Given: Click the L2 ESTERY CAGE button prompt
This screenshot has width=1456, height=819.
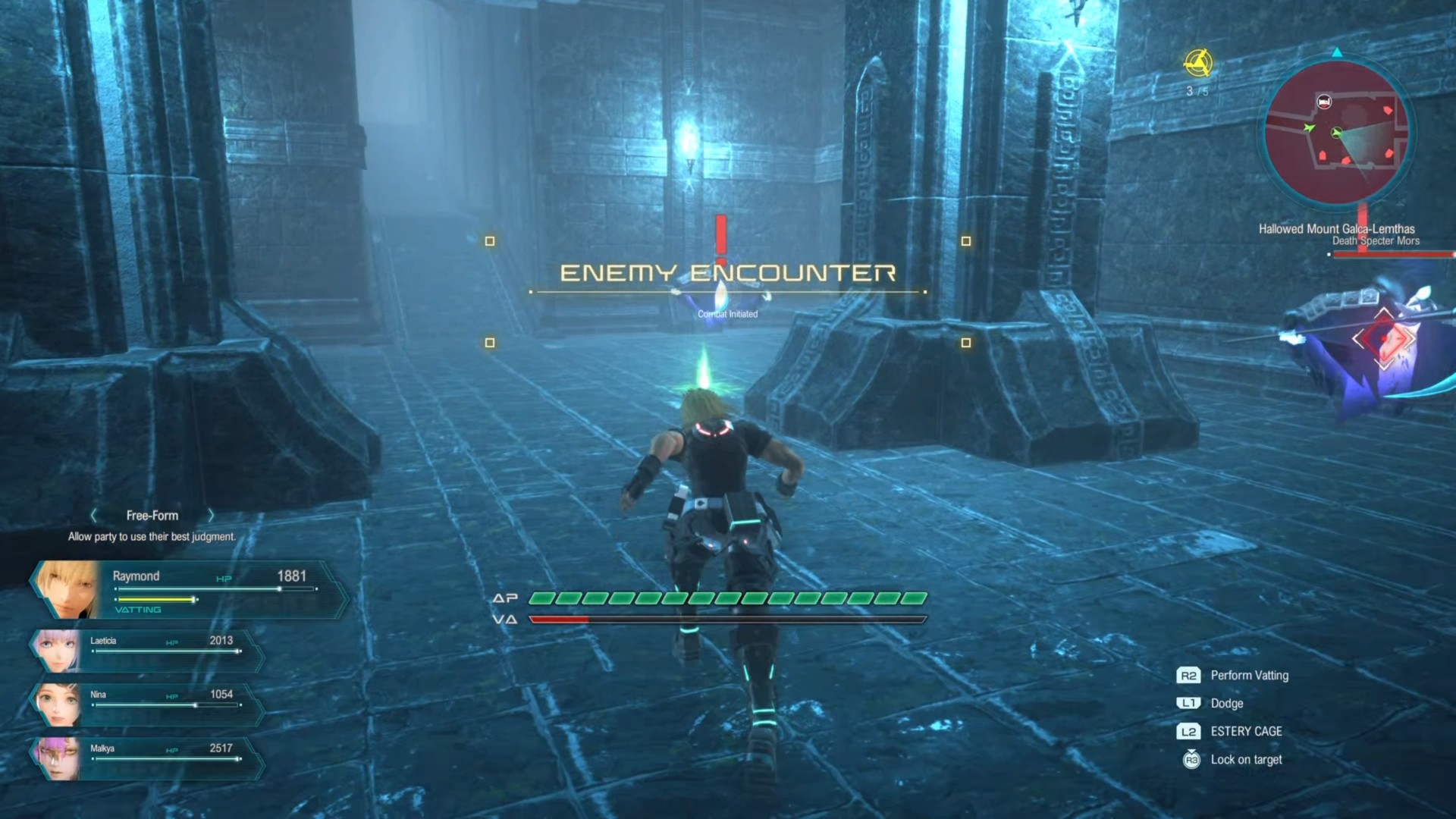Looking at the screenshot, I should [x=1190, y=731].
